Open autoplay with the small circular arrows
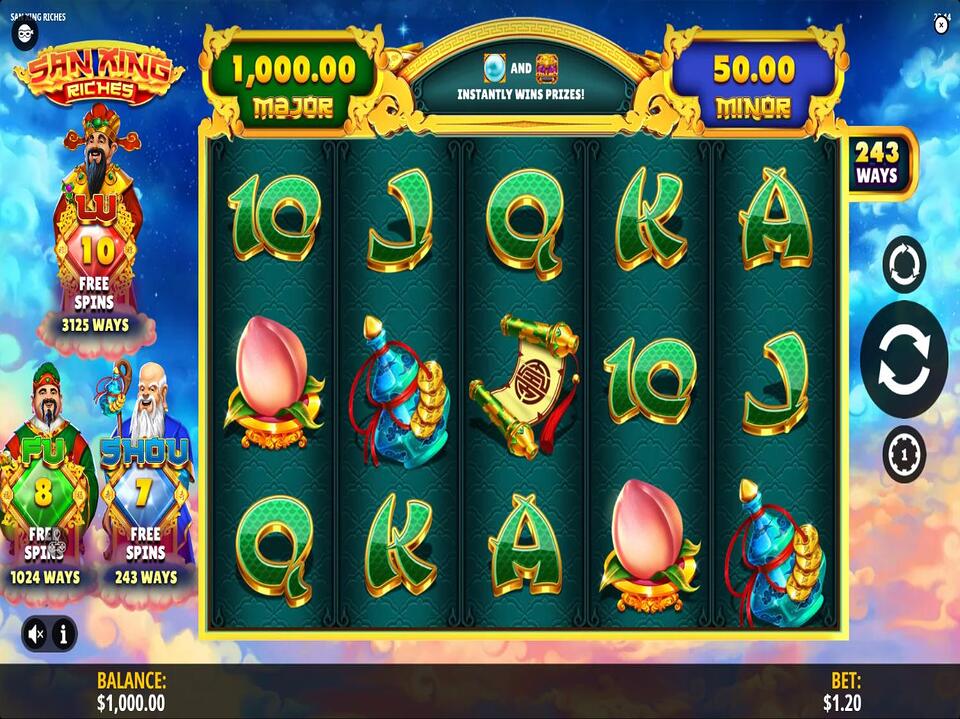Image resolution: width=960 pixels, height=719 pixels. coord(904,264)
